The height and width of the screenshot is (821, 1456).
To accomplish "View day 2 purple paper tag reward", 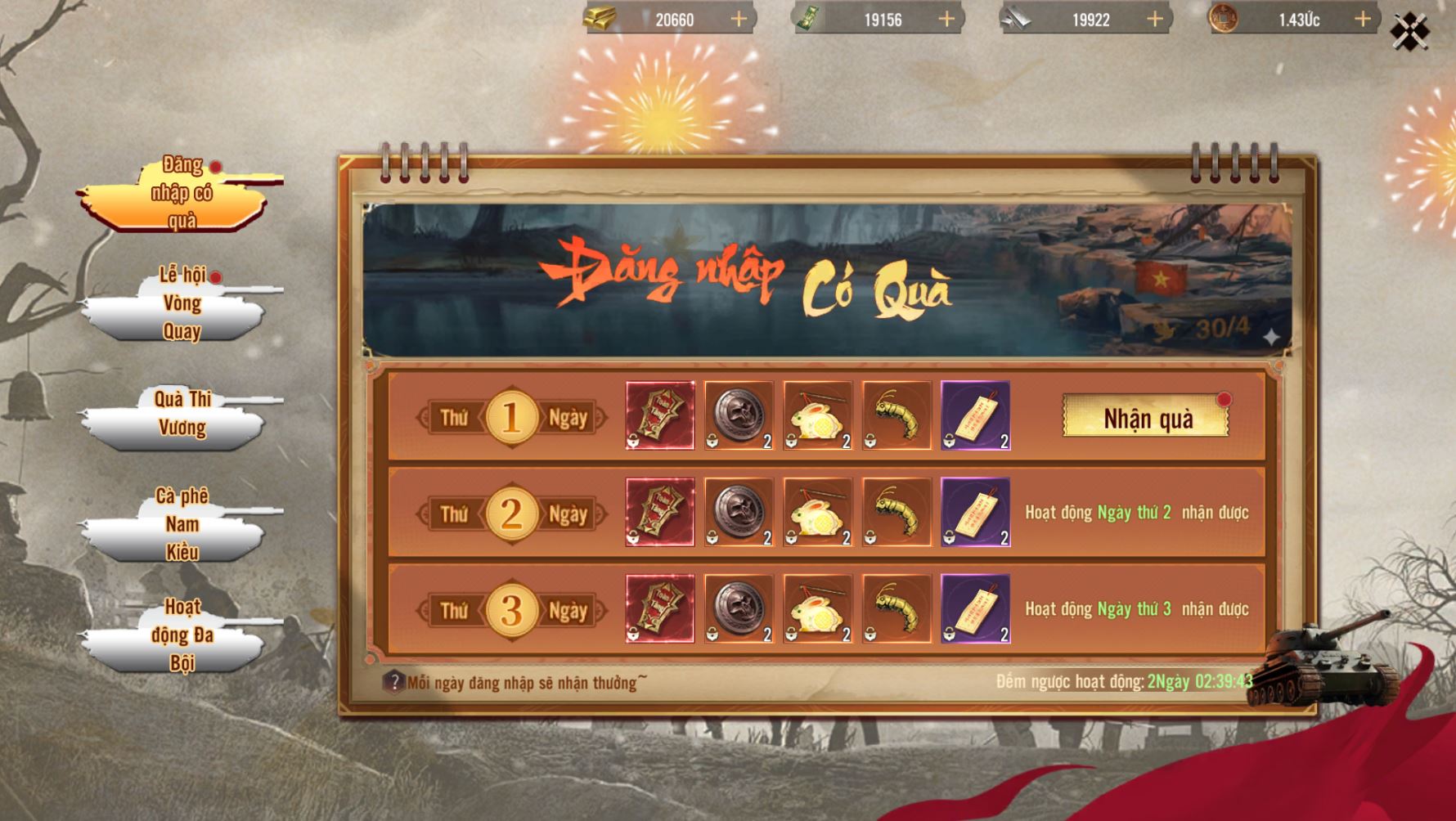I will coord(976,513).
